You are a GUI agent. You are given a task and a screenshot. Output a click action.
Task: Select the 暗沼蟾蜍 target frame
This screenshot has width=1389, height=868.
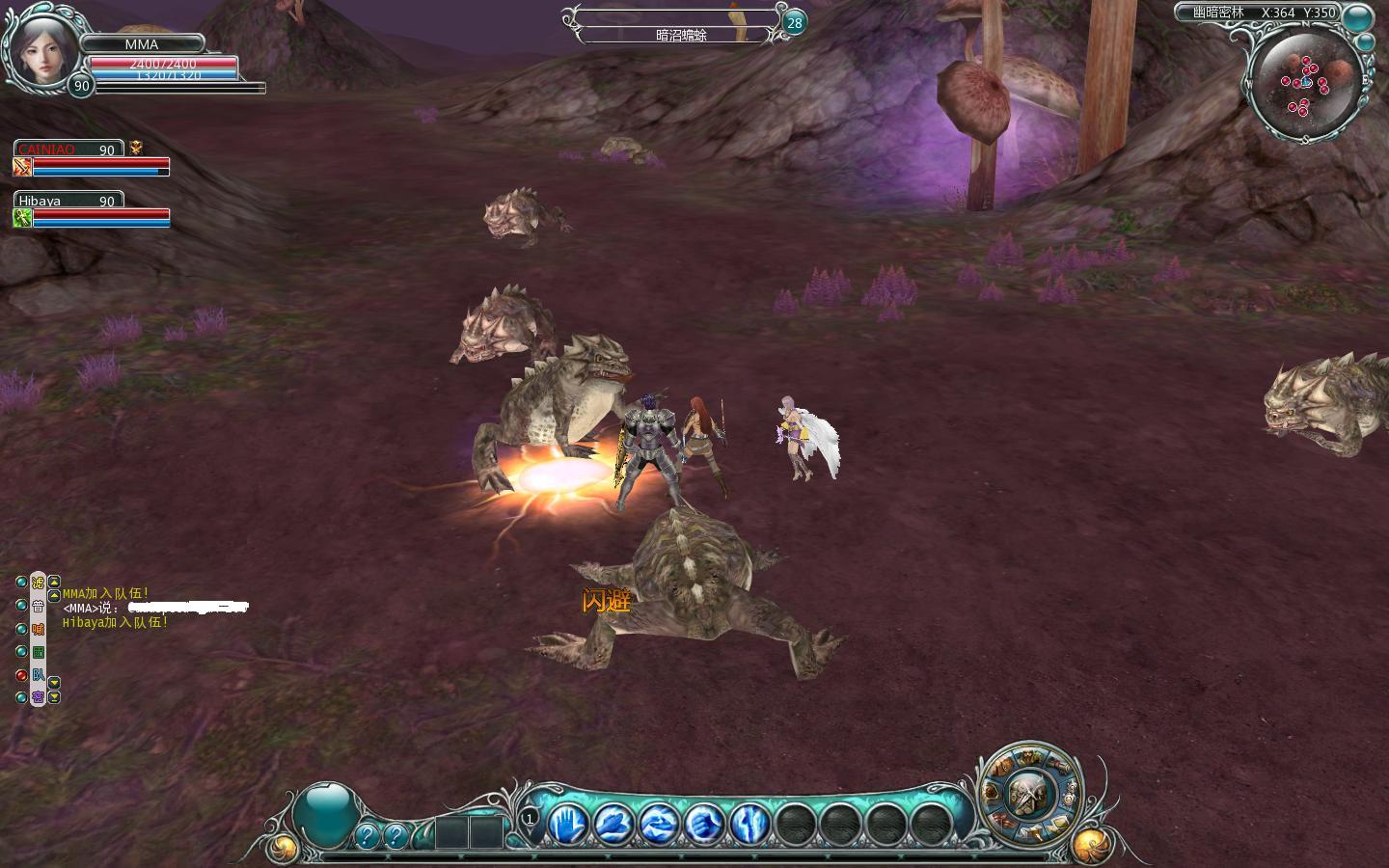coord(681,35)
